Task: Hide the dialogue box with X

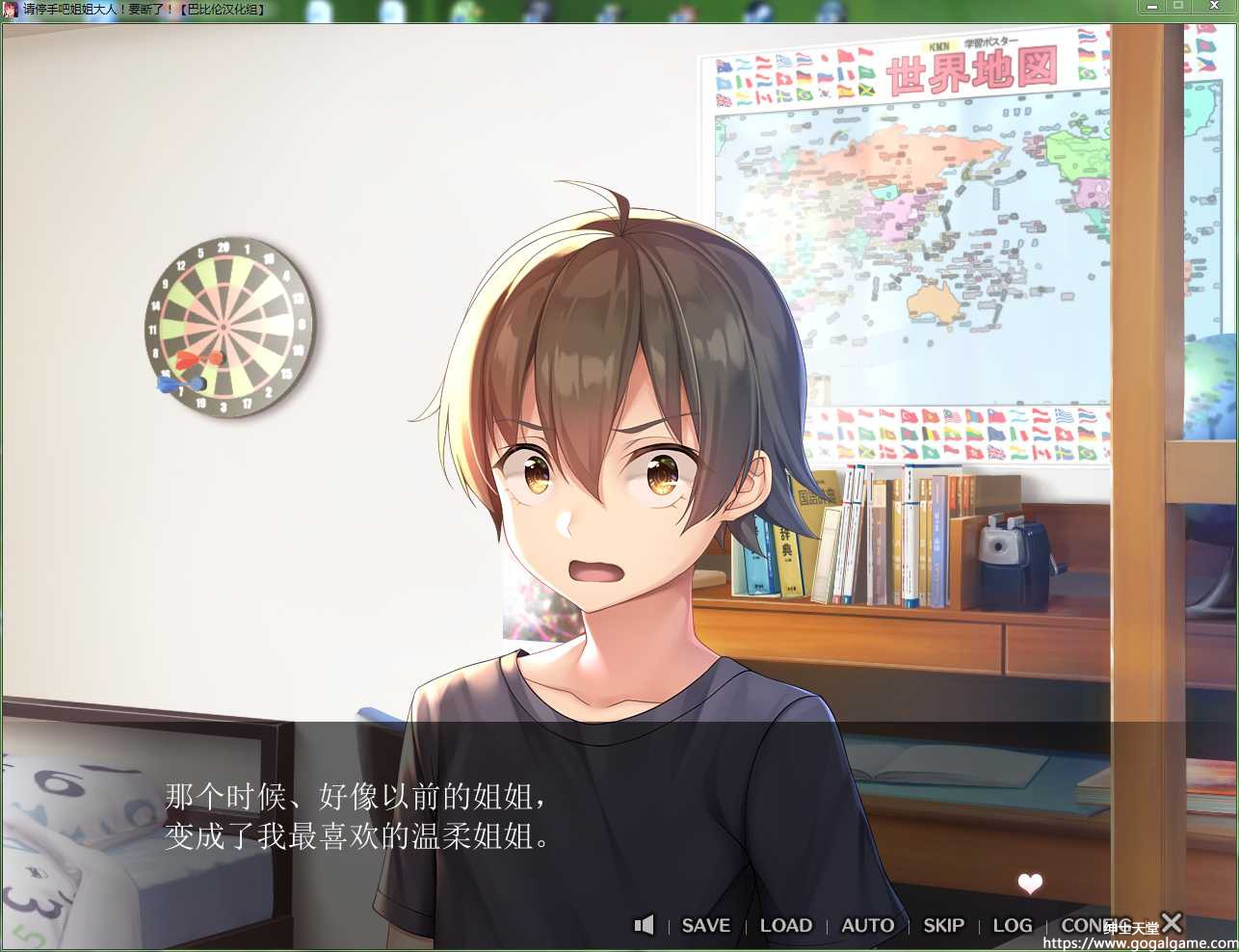Action: pos(1172,922)
